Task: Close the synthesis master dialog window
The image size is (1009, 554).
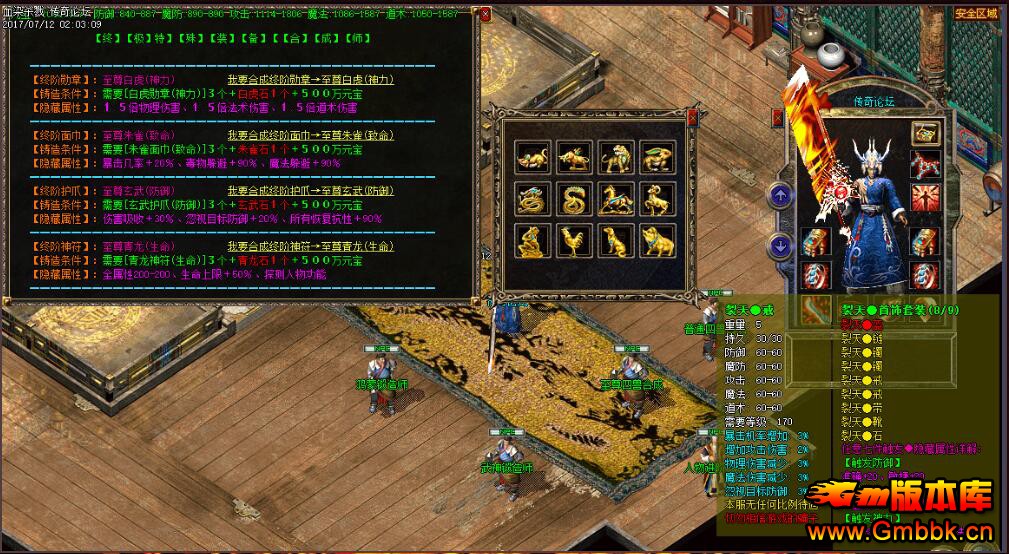Action: 485,15
